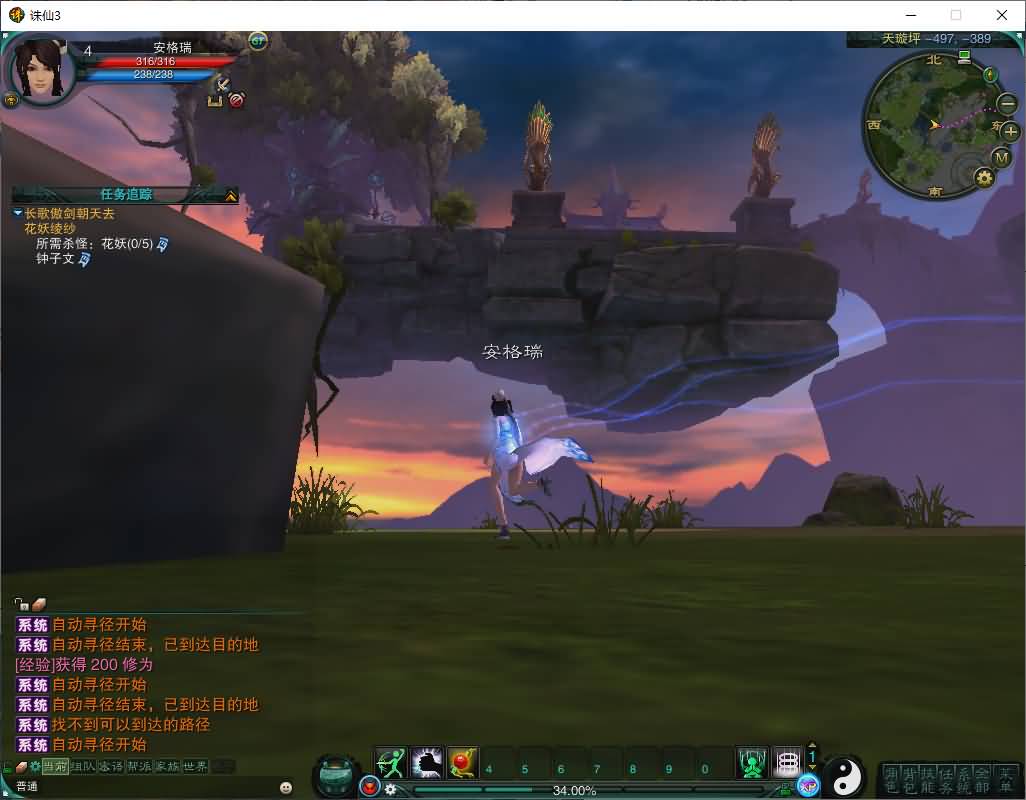The width and height of the screenshot is (1026, 800).
Task: Click the green meditation figure icon
Action: [752, 764]
